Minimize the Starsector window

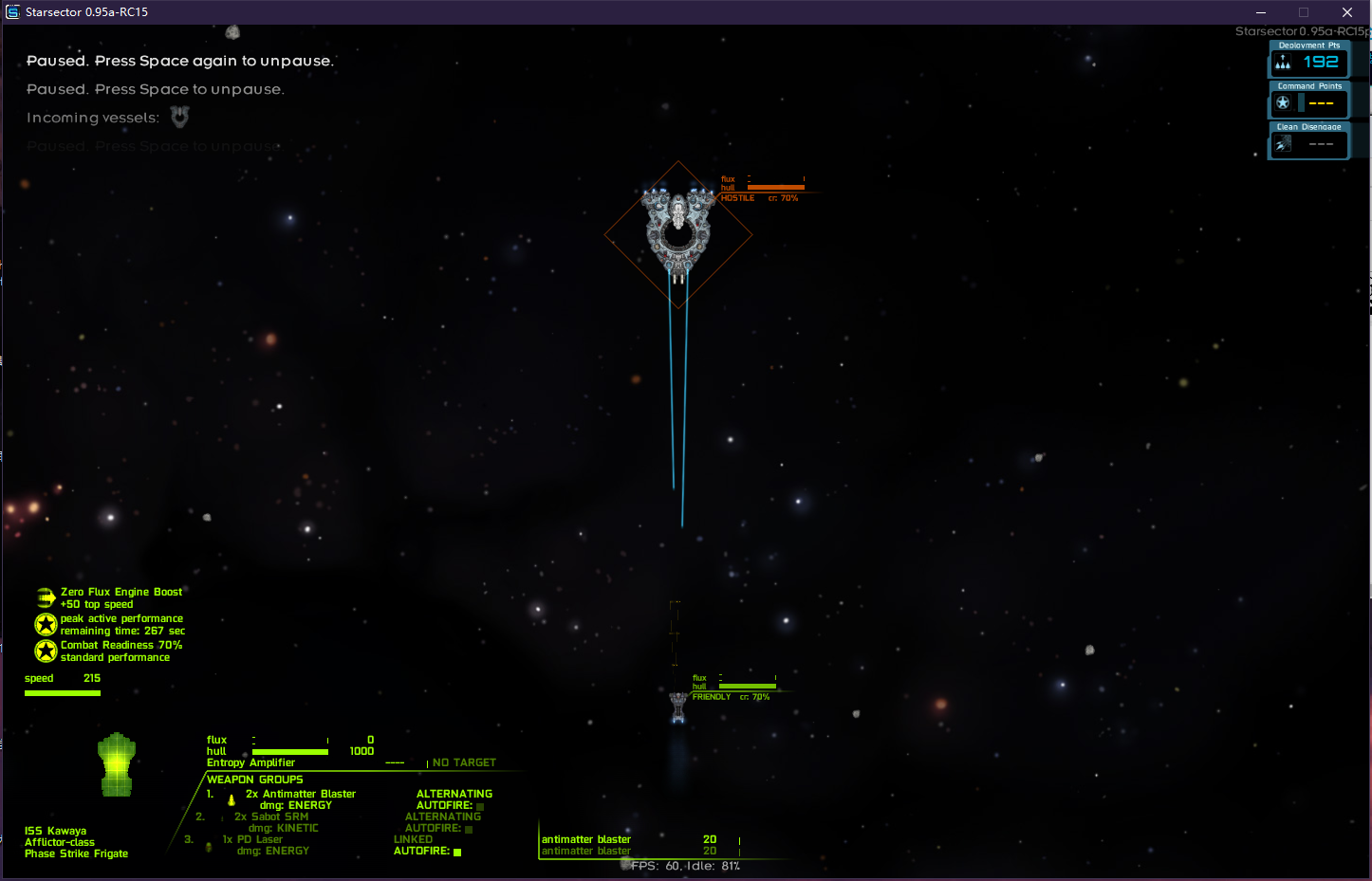(x=1261, y=12)
